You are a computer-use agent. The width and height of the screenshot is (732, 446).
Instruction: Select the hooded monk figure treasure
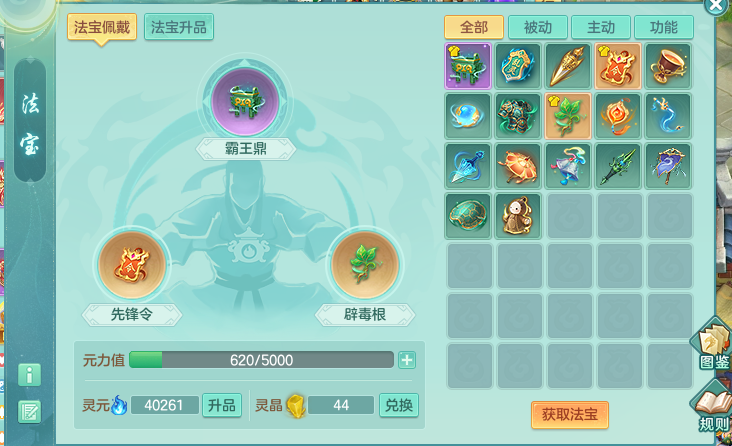(x=519, y=214)
